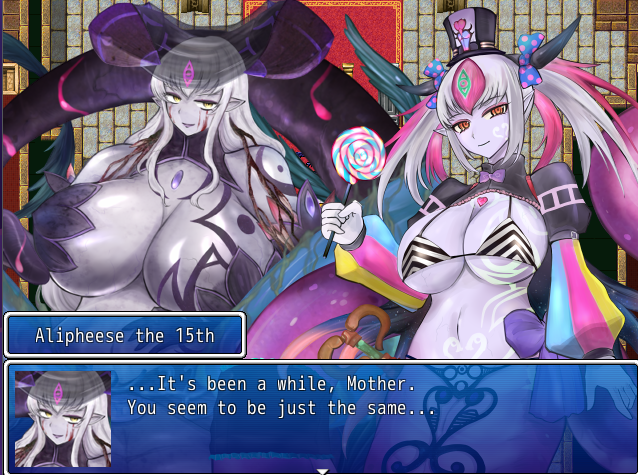Click the dialogue advance arrow indicator
This screenshot has width=638, height=475.
322,469
